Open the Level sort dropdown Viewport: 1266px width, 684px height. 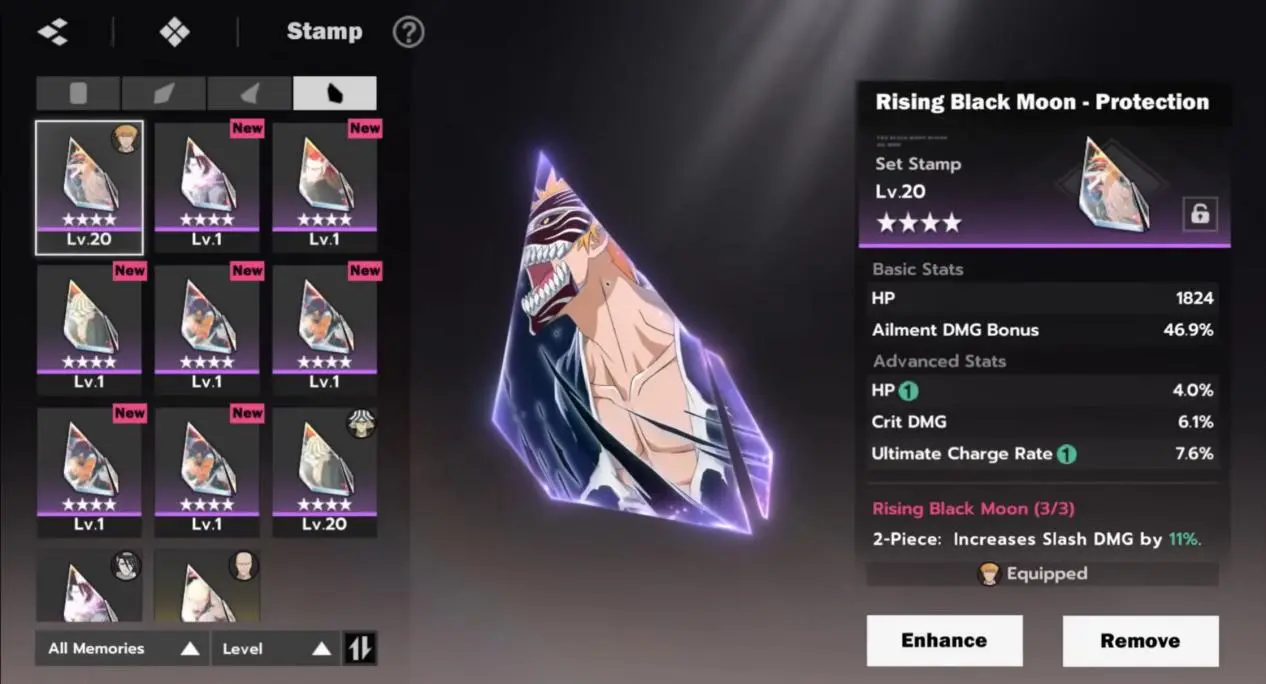pos(276,648)
